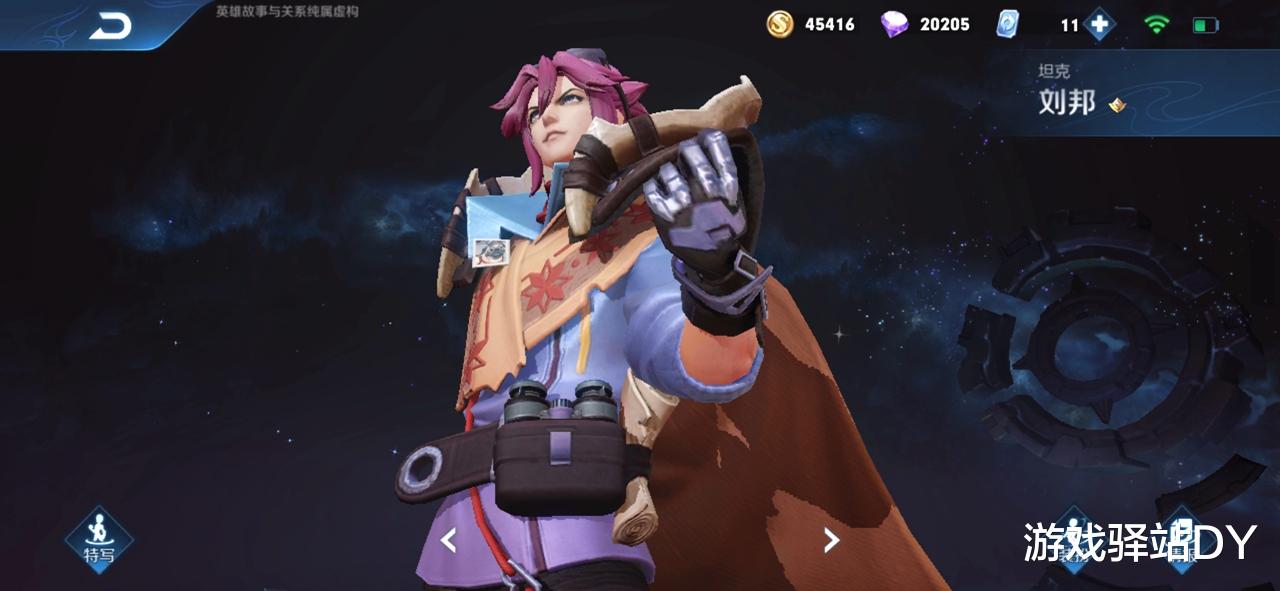Select the blue ticket card icon

(x=1007, y=24)
